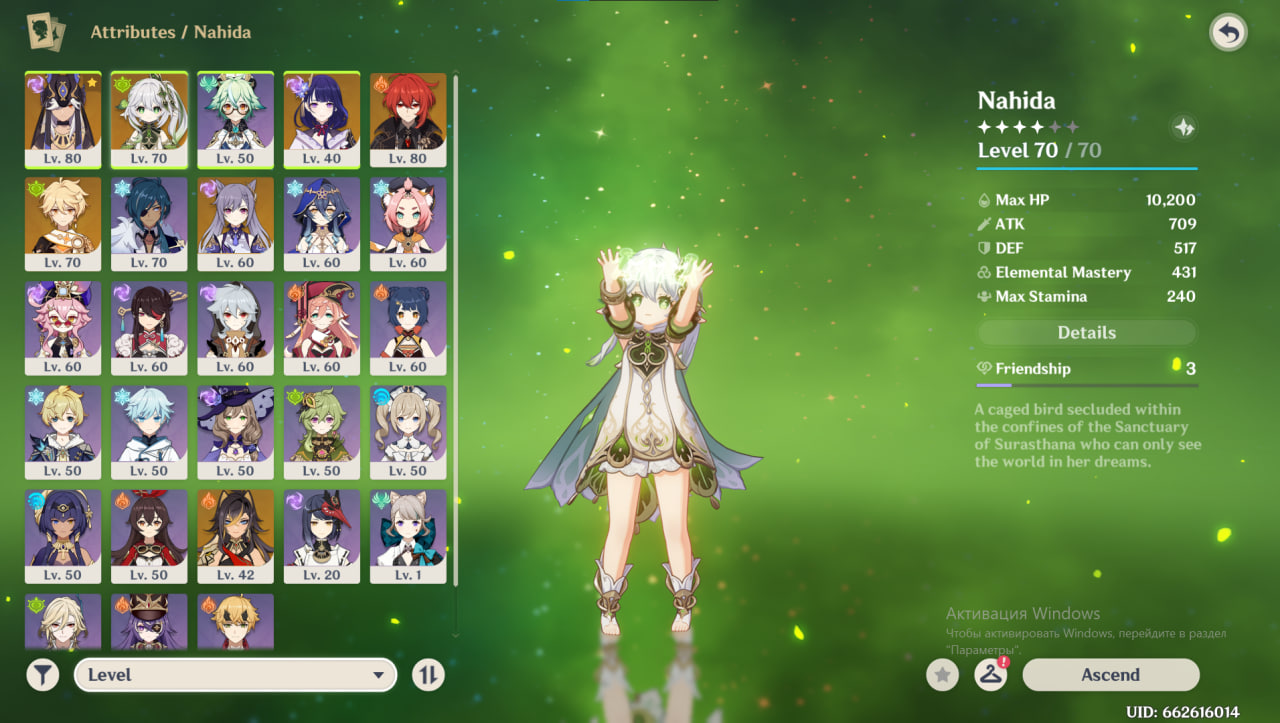Pick Diluc's red-haired portrait
The height and width of the screenshot is (723, 1280).
[x=408, y=120]
